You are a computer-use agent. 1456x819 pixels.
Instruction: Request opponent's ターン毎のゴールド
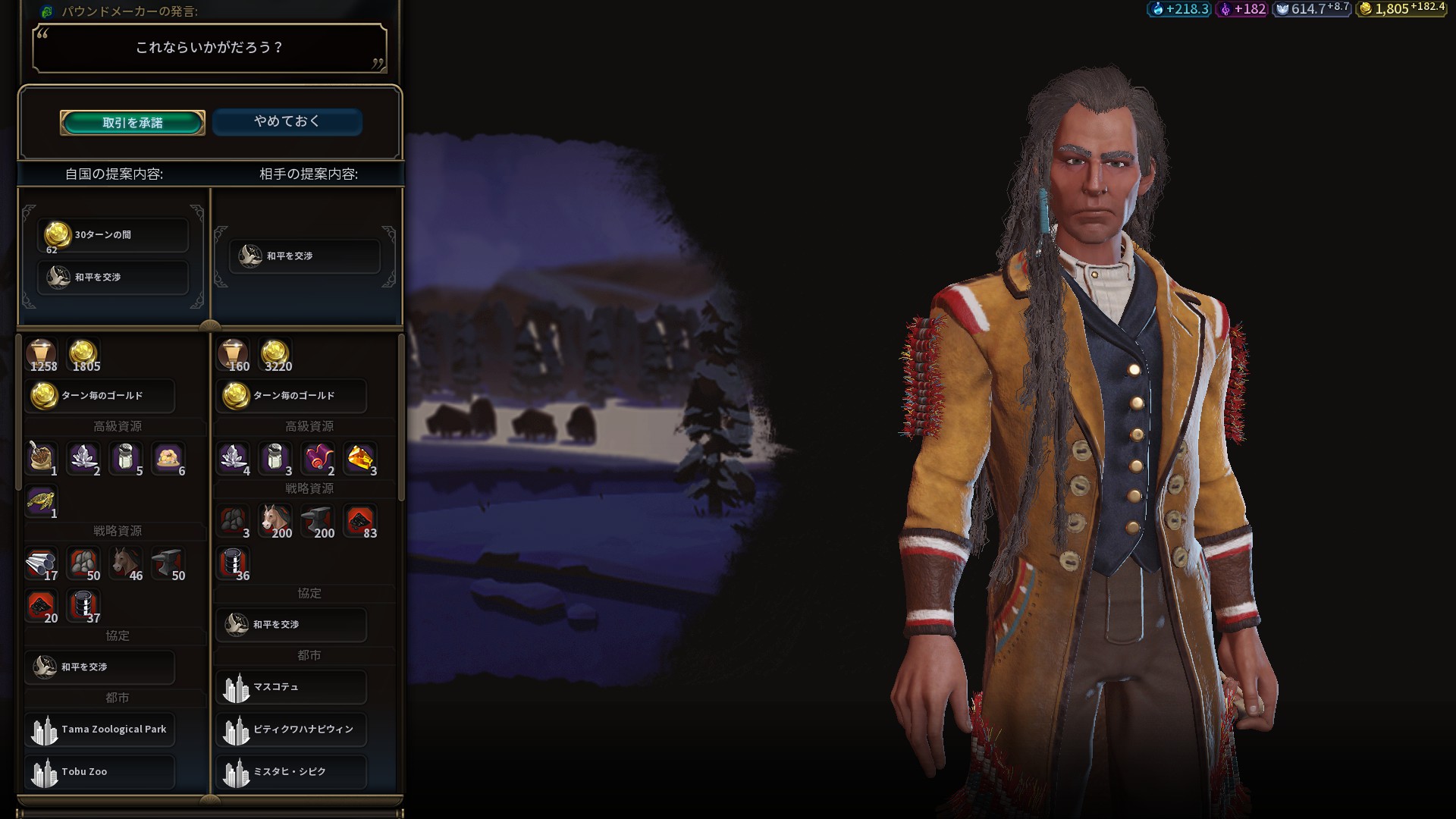292,396
